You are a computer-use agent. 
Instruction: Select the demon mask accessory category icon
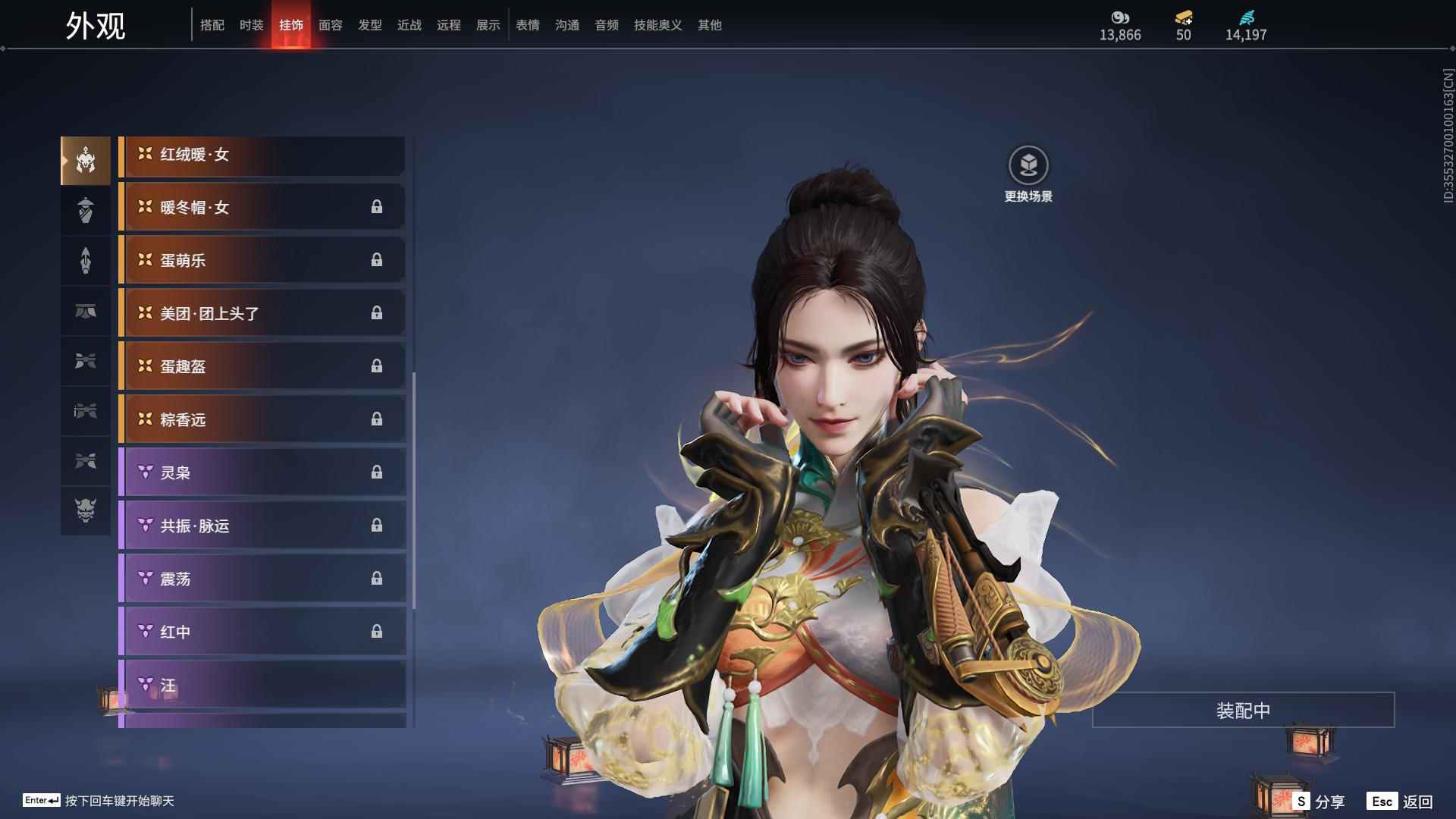86,512
